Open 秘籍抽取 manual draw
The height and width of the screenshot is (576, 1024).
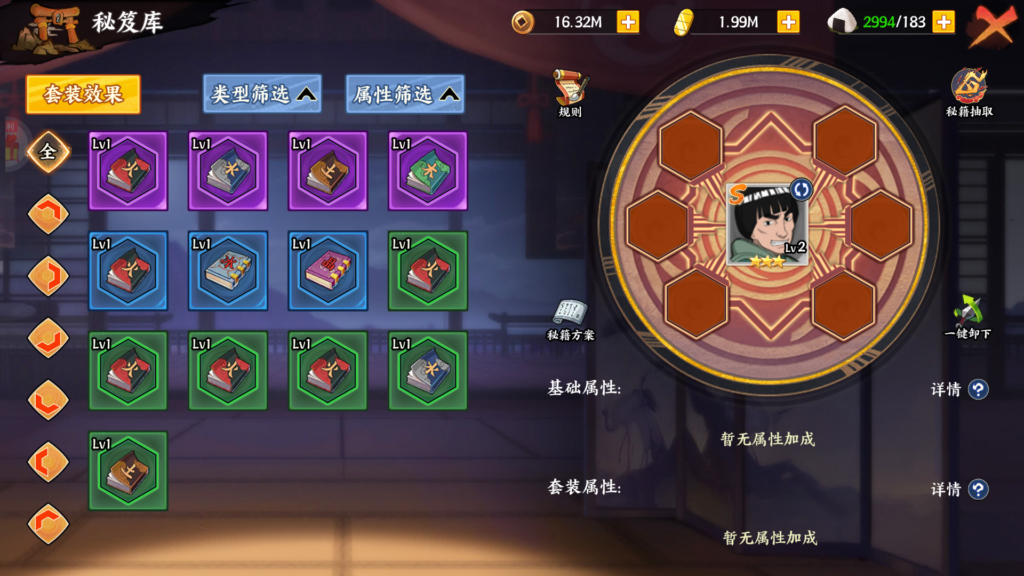point(969,93)
